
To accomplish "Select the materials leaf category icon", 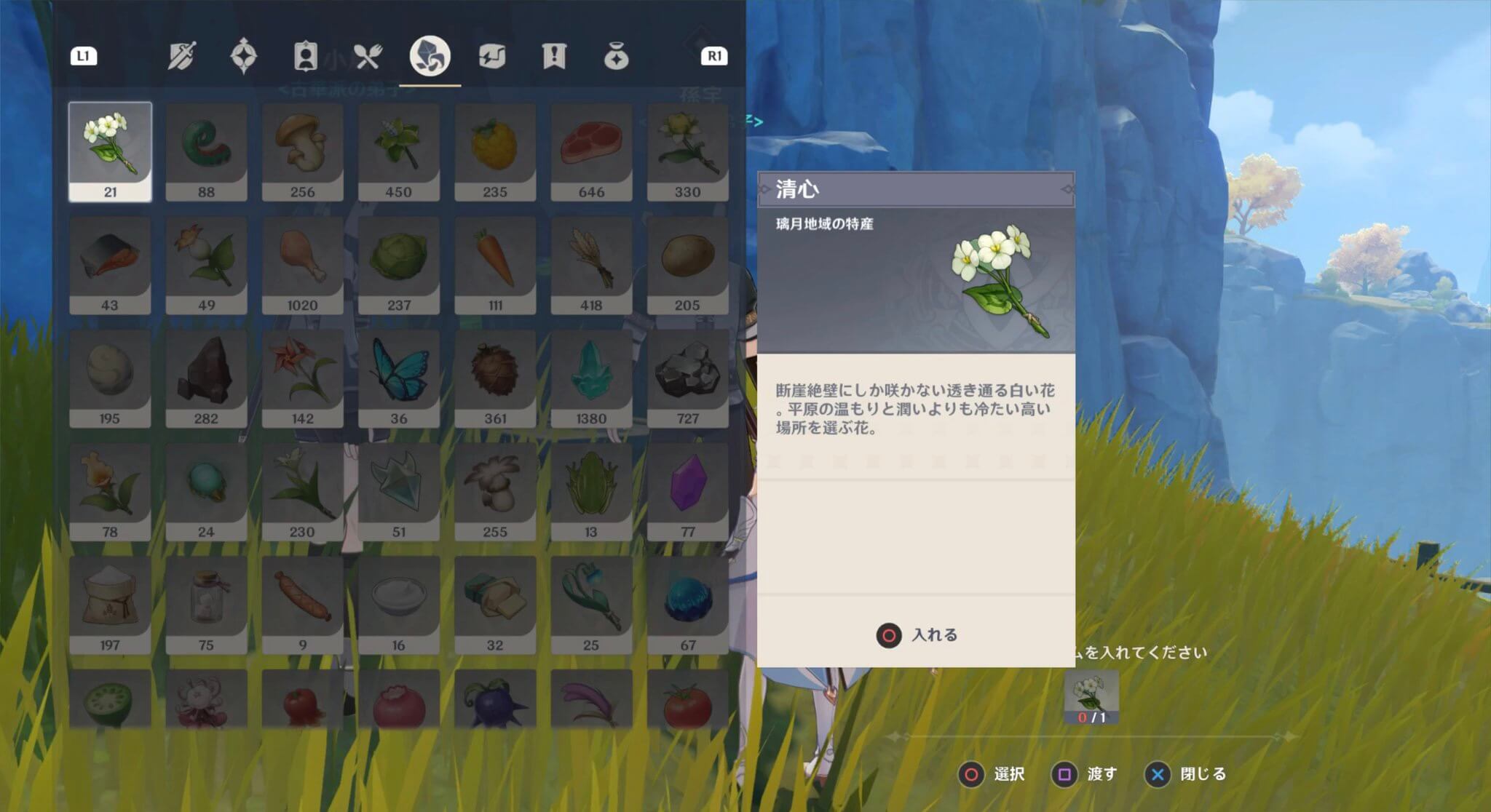I will (x=431, y=57).
